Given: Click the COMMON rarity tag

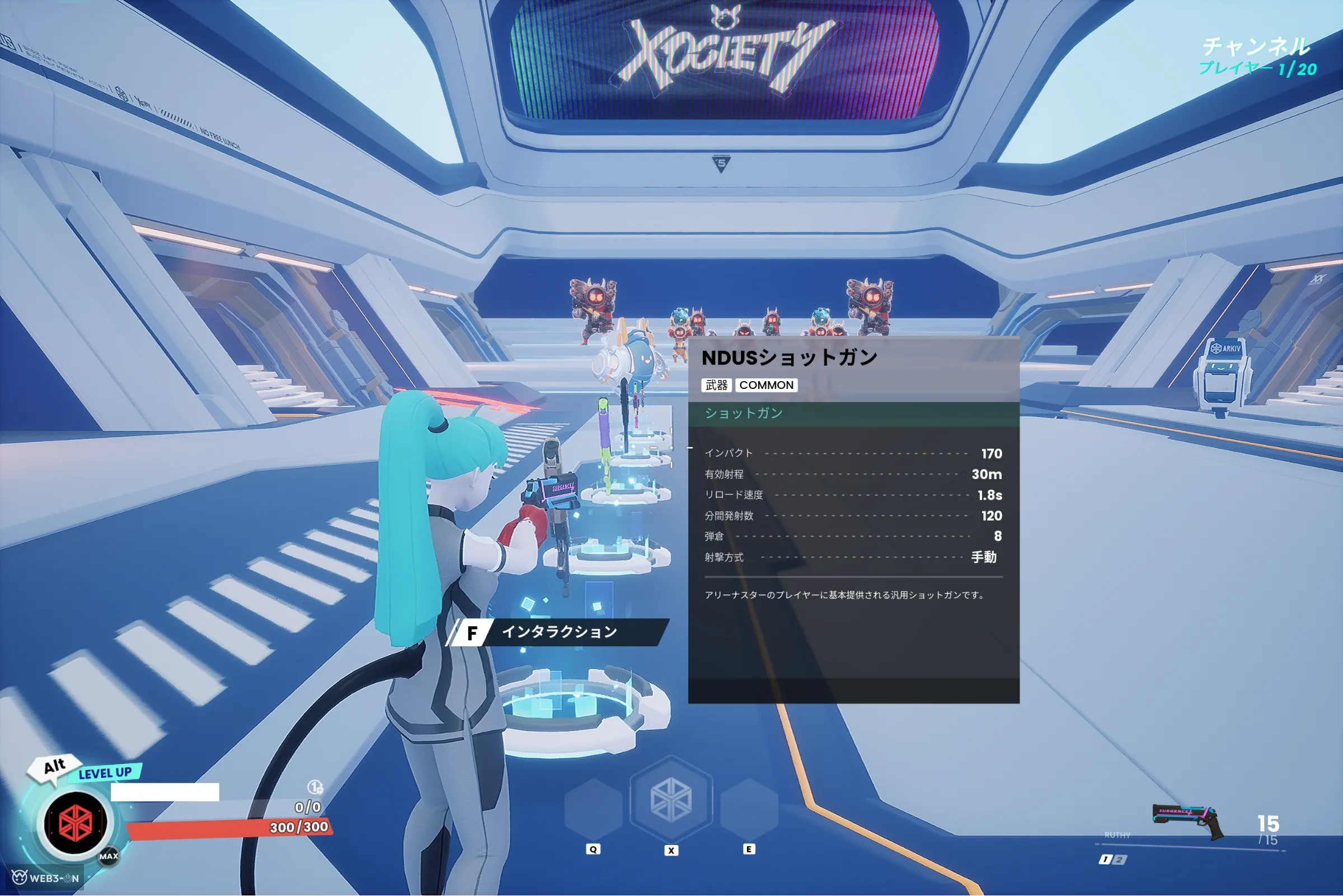Looking at the screenshot, I should tap(766, 385).
